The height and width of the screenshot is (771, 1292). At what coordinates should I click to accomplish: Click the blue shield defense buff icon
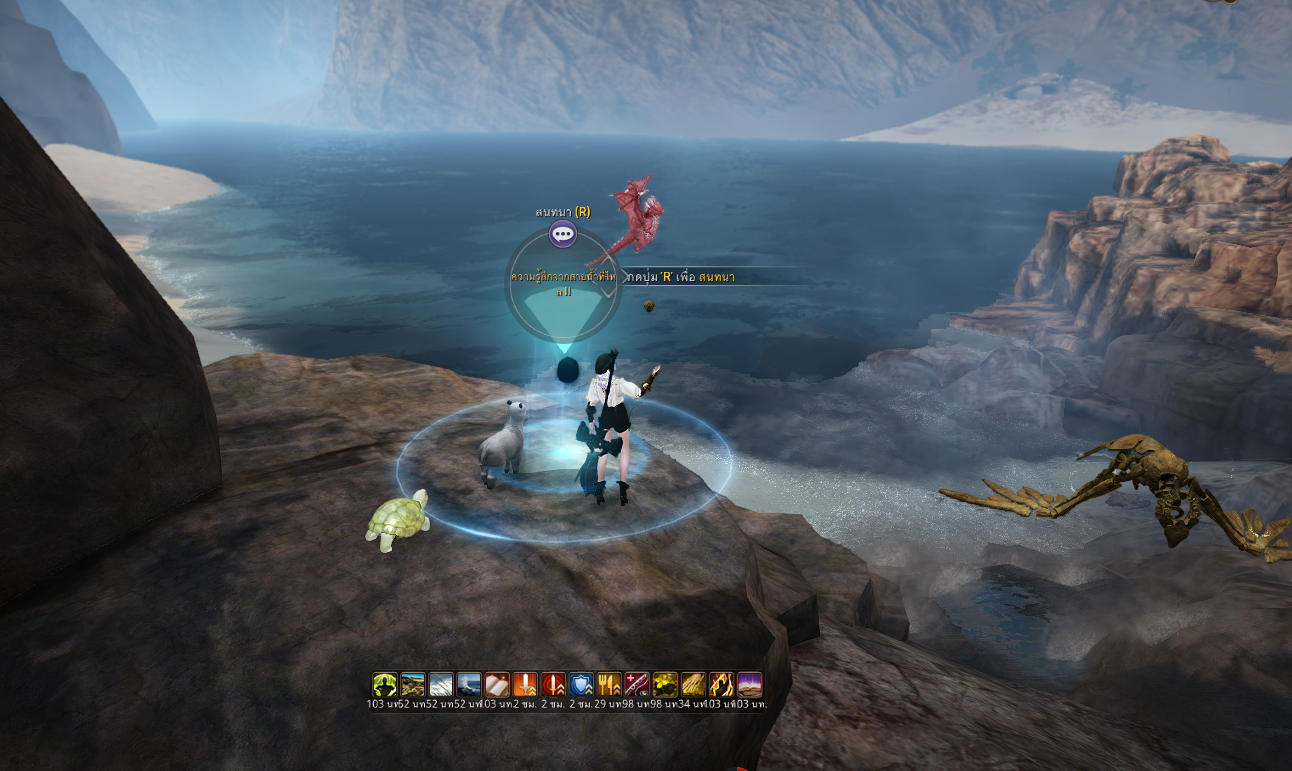click(x=581, y=684)
